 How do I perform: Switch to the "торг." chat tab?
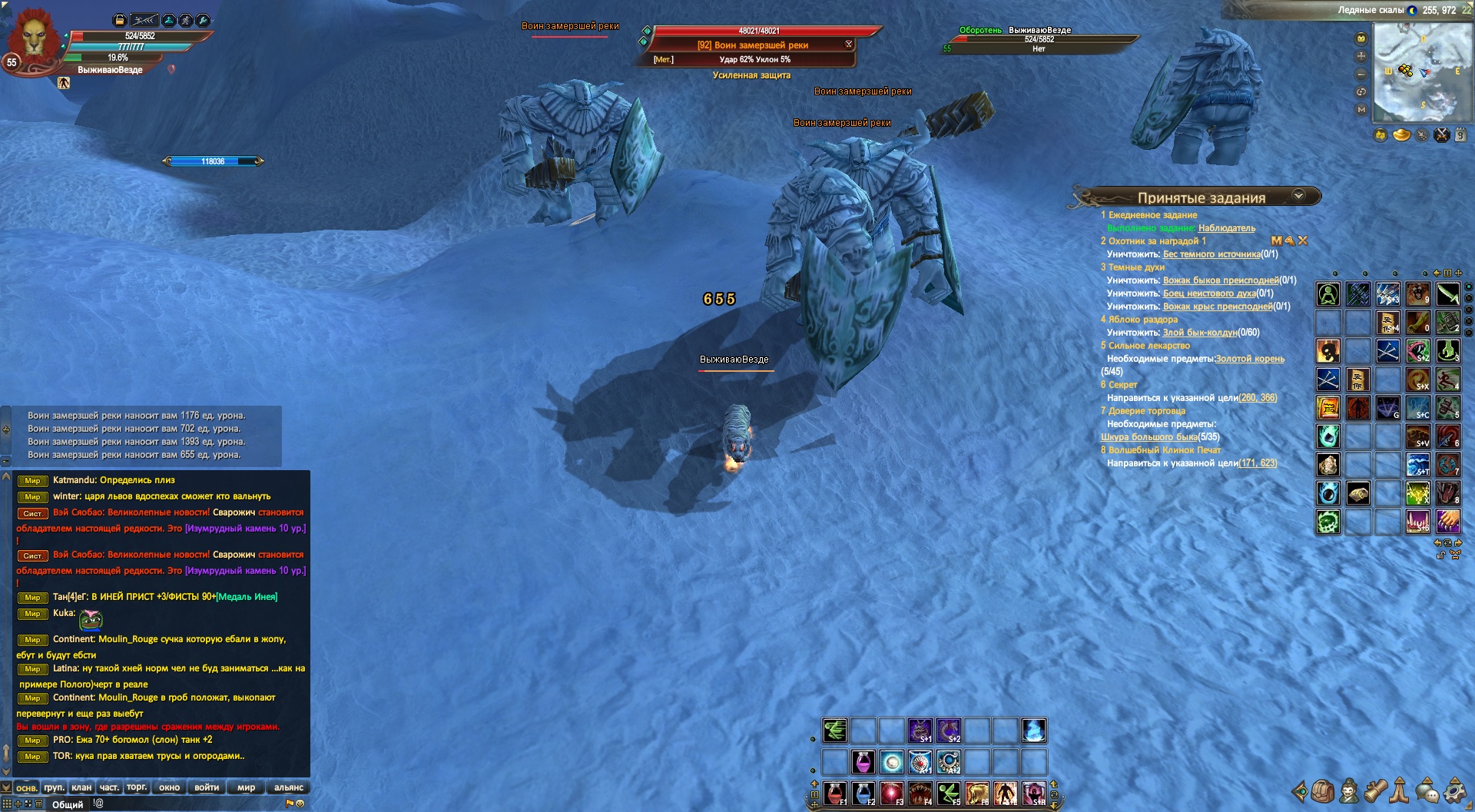[137, 787]
